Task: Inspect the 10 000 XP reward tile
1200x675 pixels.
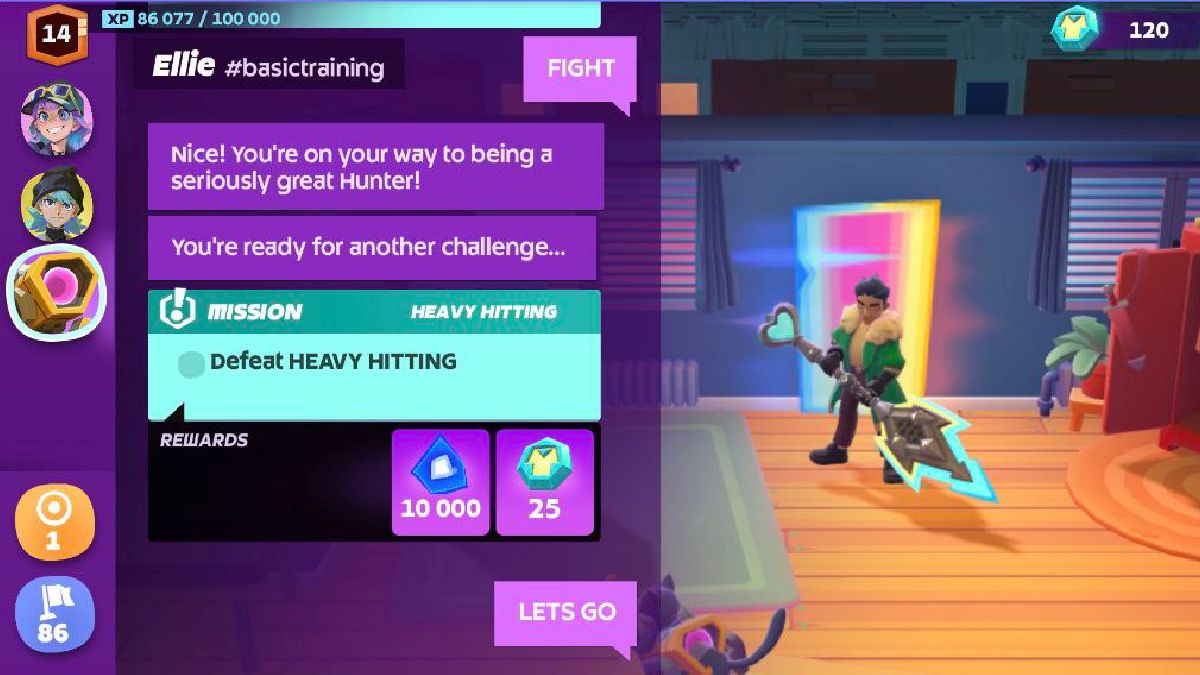Action: (440, 483)
